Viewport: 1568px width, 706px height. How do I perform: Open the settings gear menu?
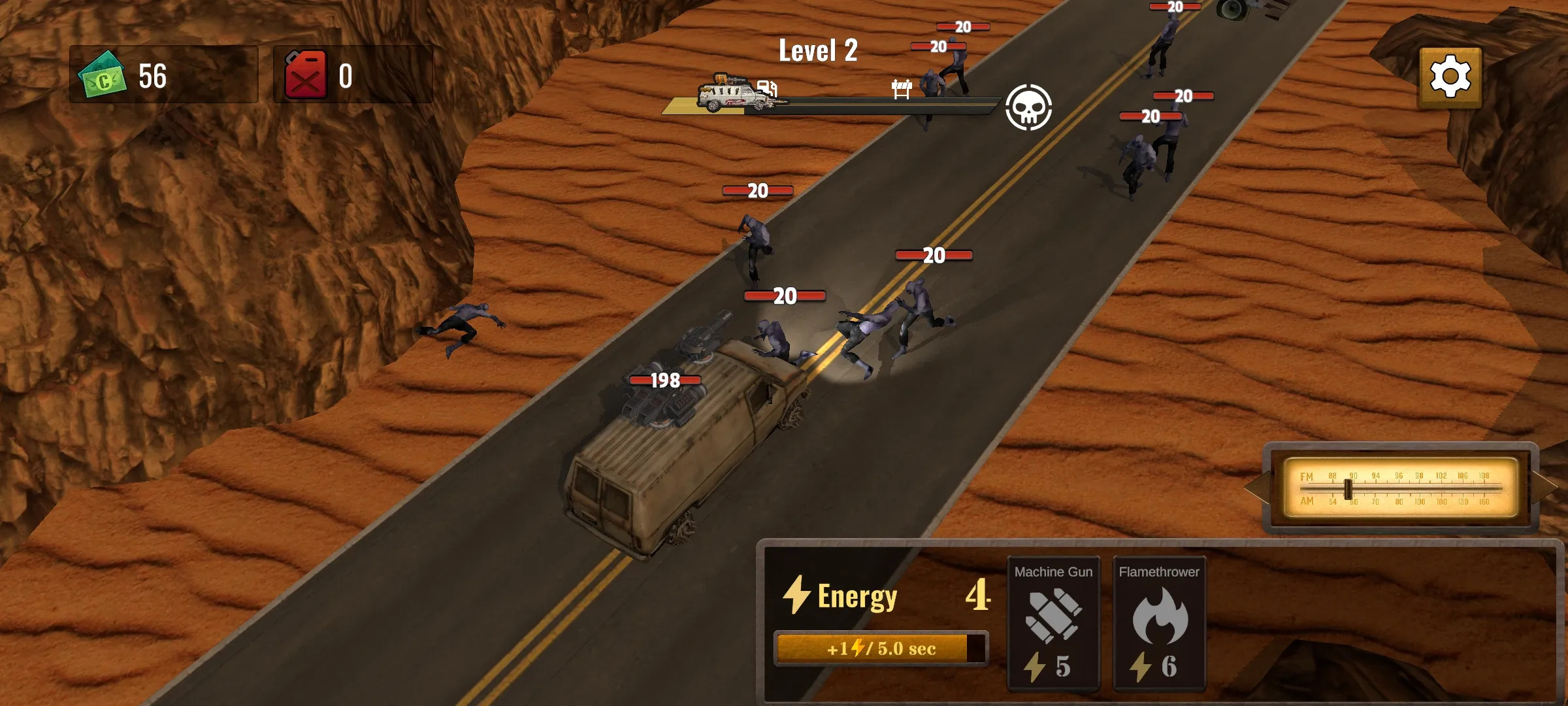click(x=1450, y=77)
